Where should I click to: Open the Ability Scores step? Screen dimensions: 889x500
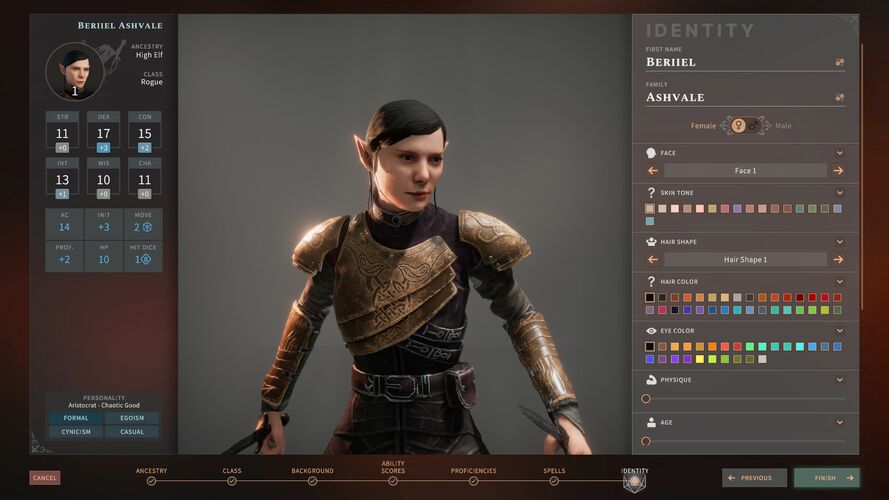(393, 480)
